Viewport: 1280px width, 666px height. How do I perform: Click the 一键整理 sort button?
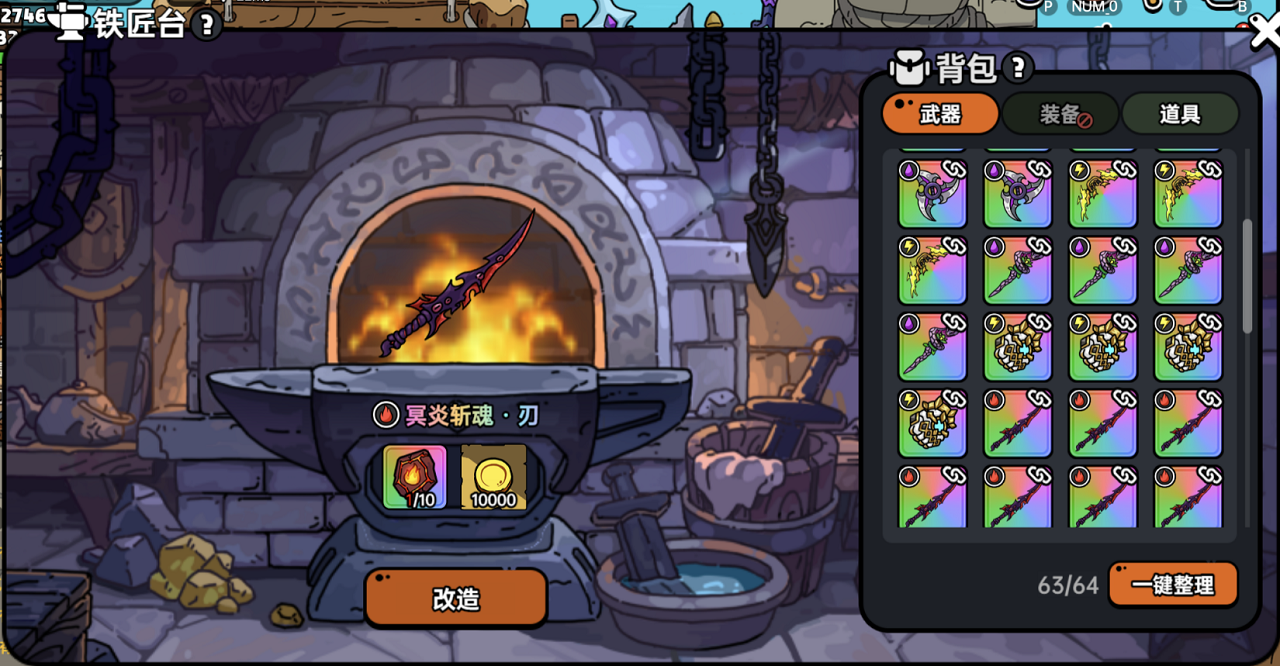pyautogui.click(x=1173, y=585)
